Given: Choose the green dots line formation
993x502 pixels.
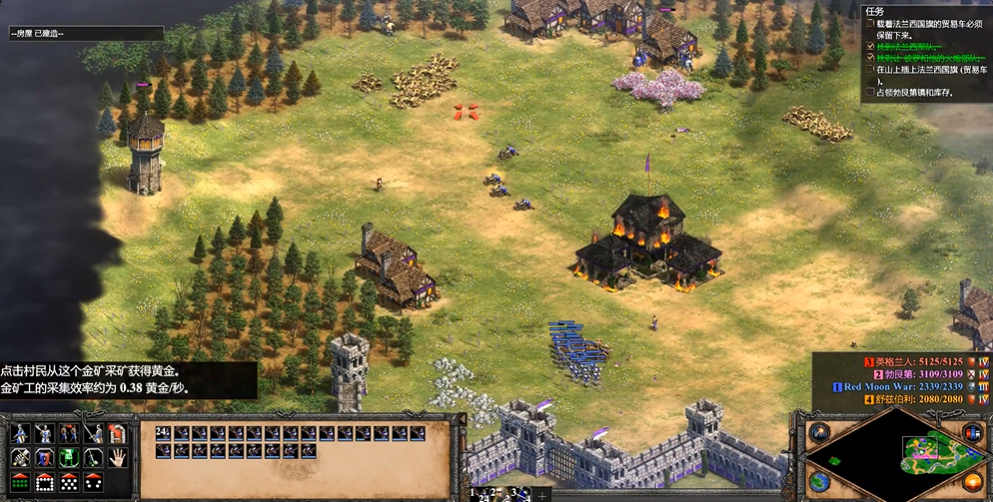Looking at the screenshot, I should pos(20,484).
